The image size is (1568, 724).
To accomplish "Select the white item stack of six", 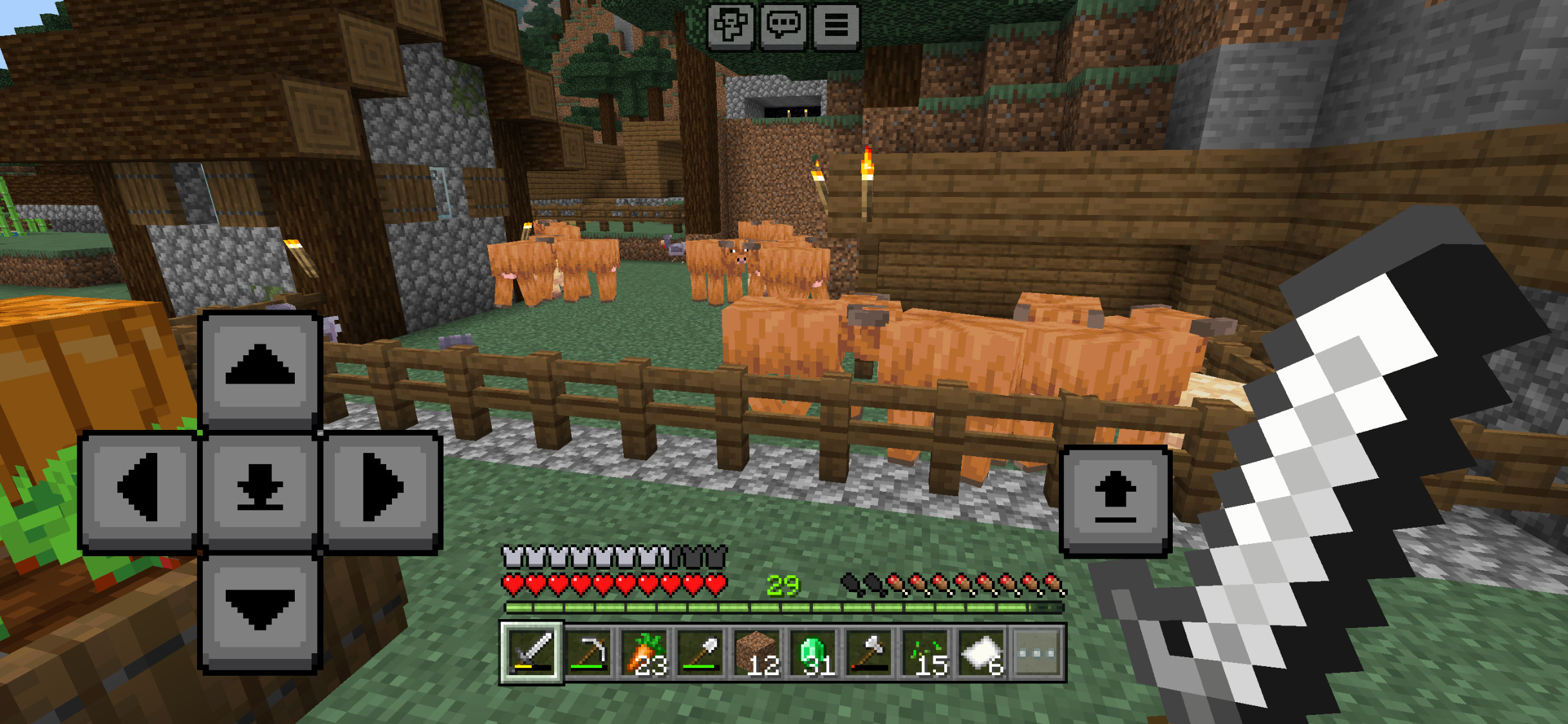I will tap(982, 653).
